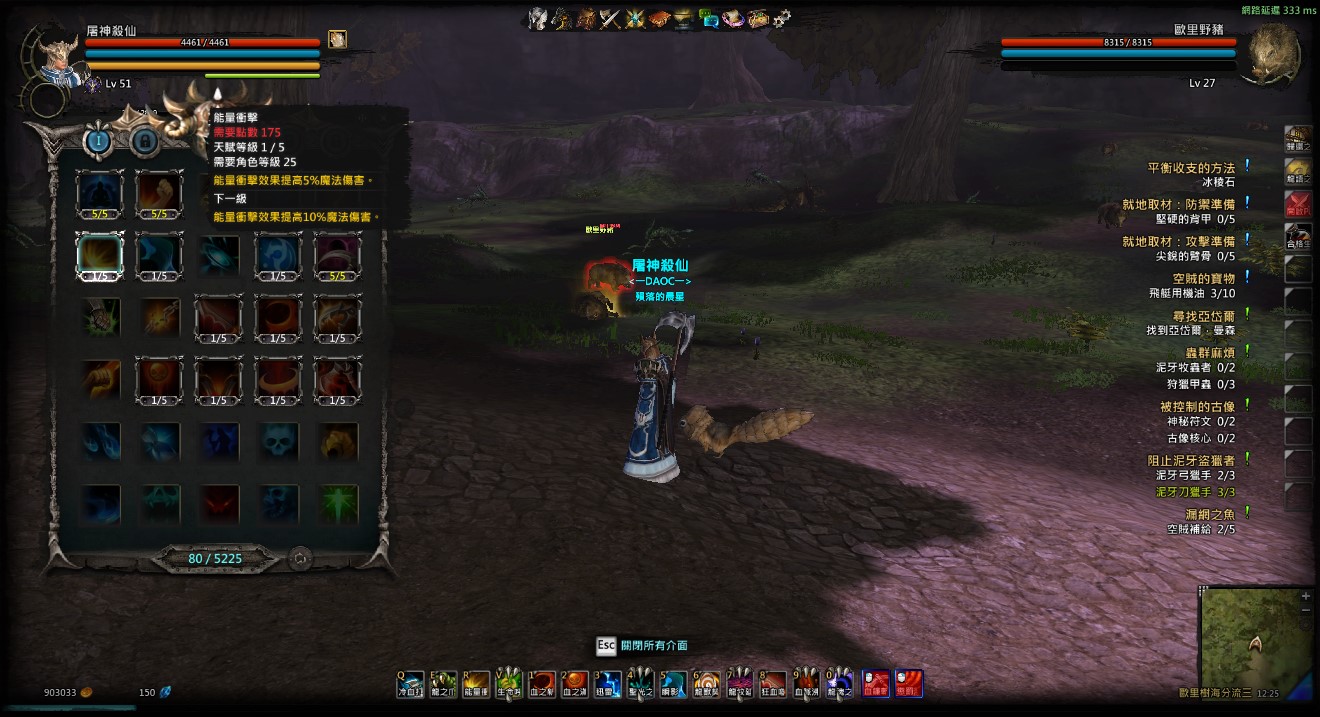Open the settings gear in top menu
The width and height of the screenshot is (1320, 717).
pyautogui.click(x=782, y=17)
